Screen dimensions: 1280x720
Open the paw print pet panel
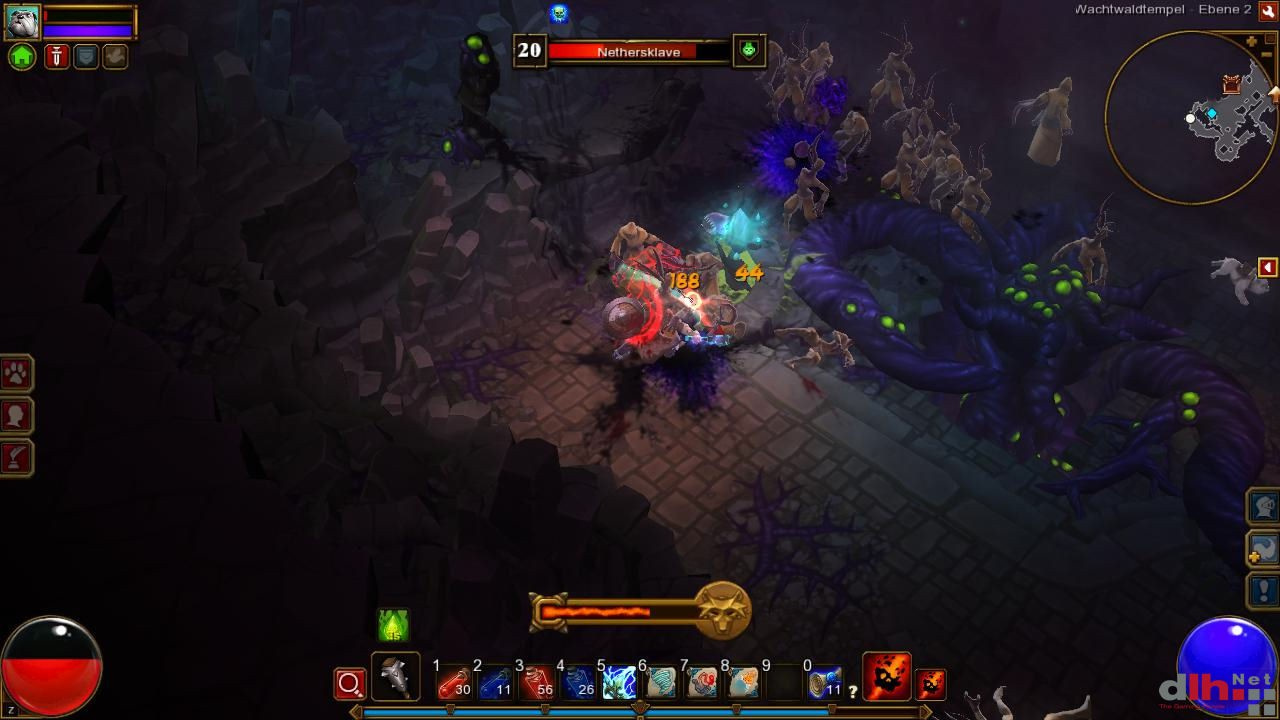click(17, 374)
